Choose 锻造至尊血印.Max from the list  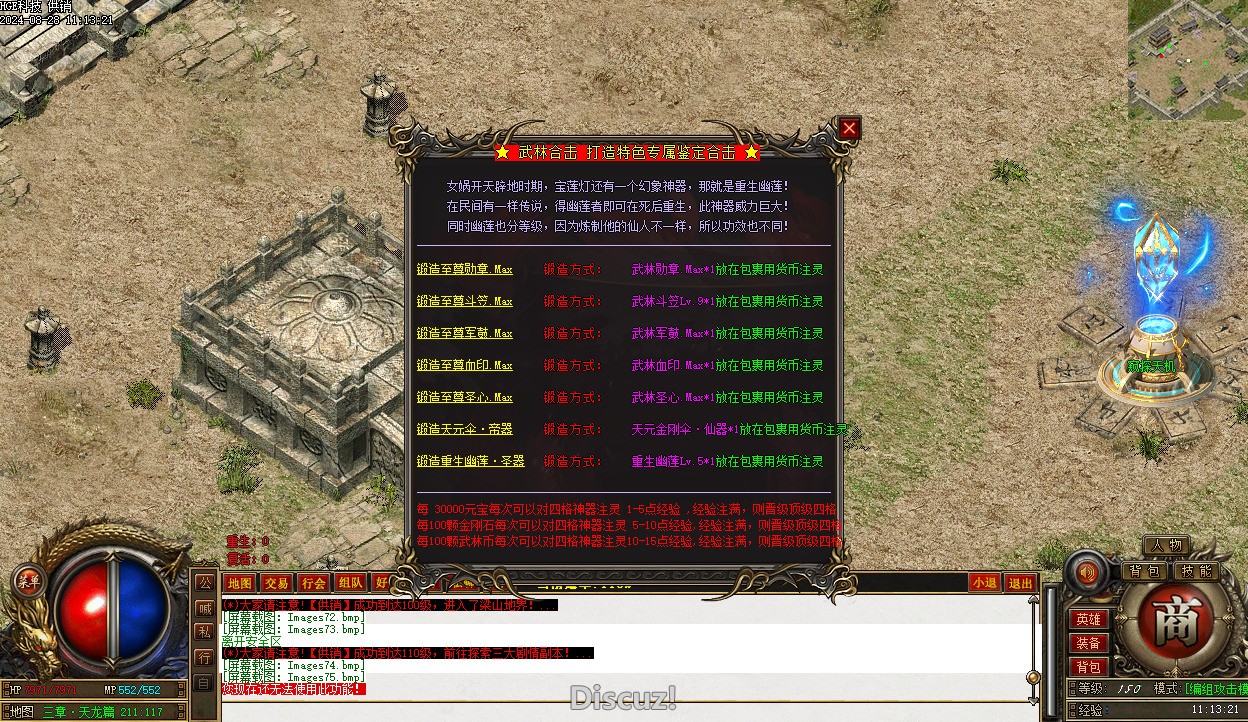pyautogui.click(x=464, y=366)
